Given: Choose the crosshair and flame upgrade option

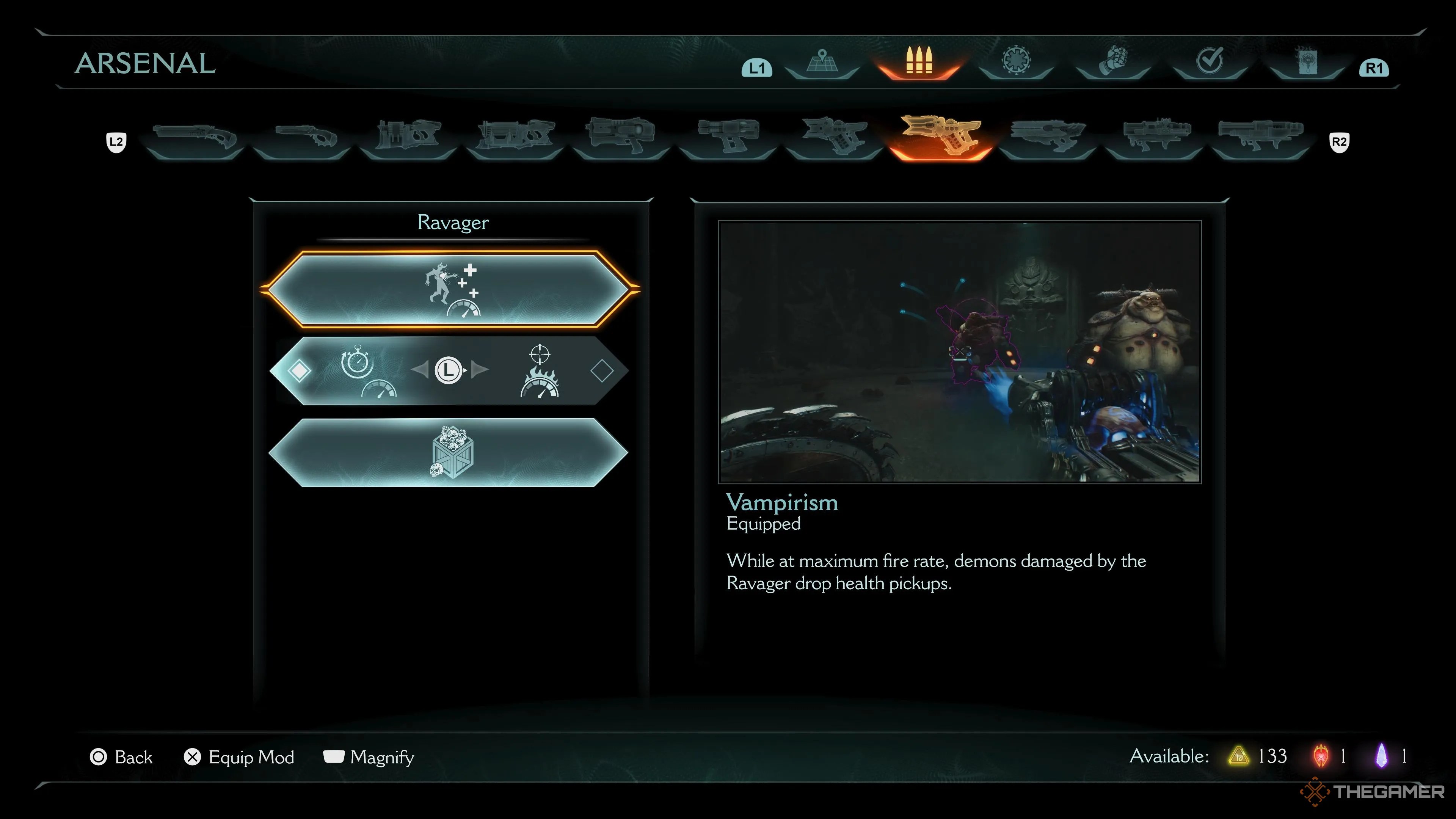Looking at the screenshot, I should (x=539, y=370).
